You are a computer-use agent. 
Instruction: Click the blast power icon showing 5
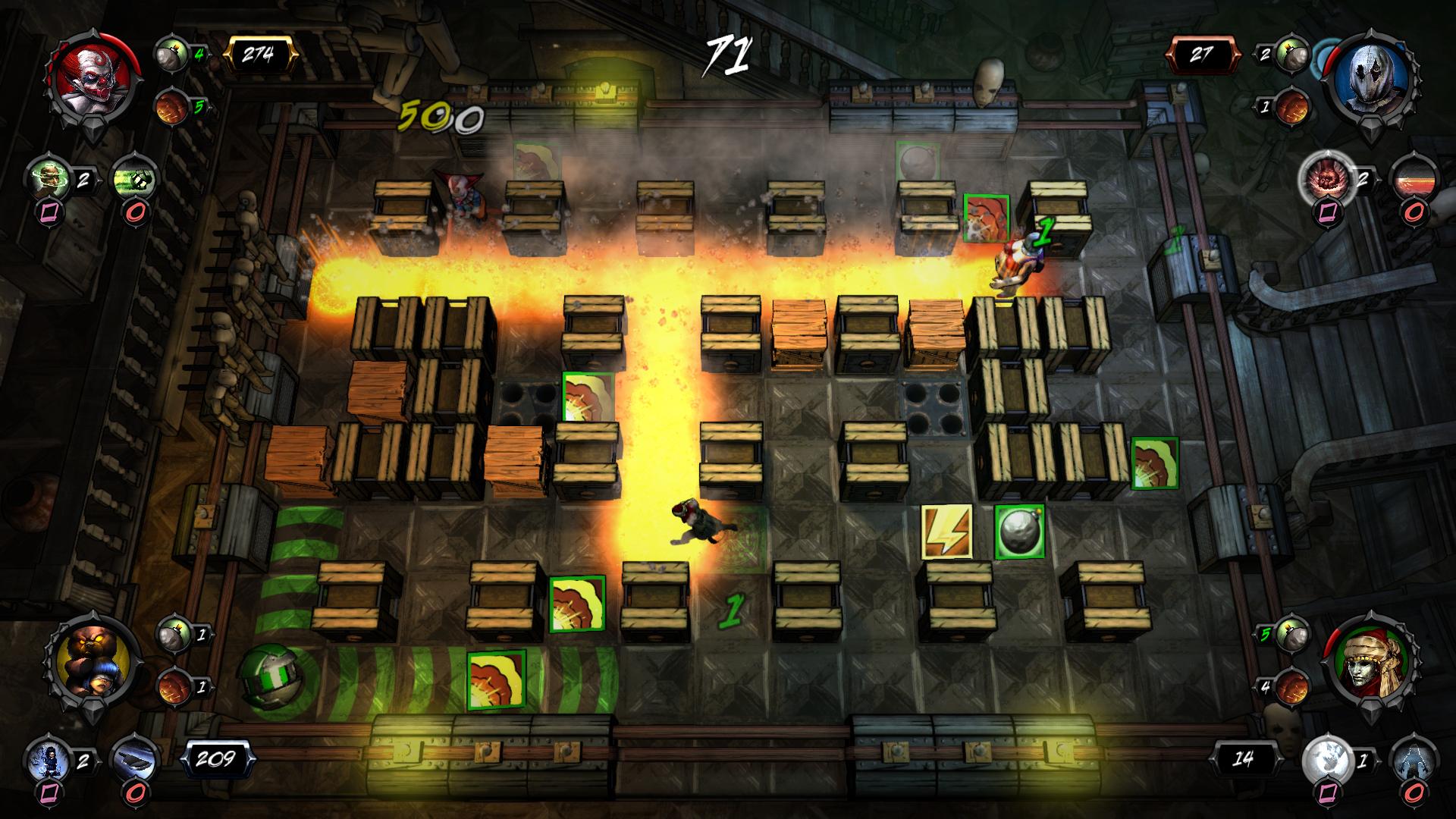tap(173, 106)
